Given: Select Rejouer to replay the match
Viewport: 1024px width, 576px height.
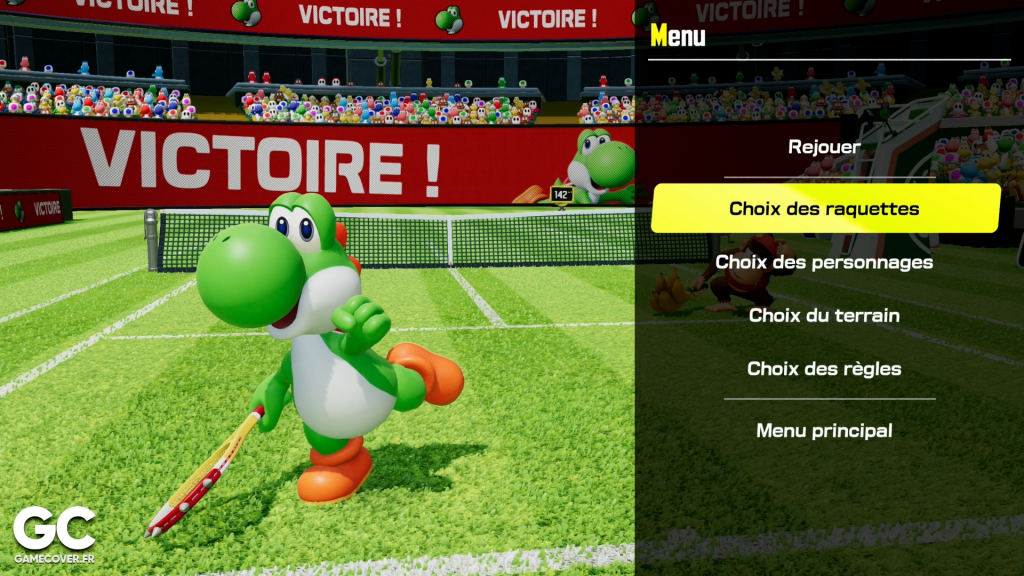Looking at the screenshot, I should (824, 147).
